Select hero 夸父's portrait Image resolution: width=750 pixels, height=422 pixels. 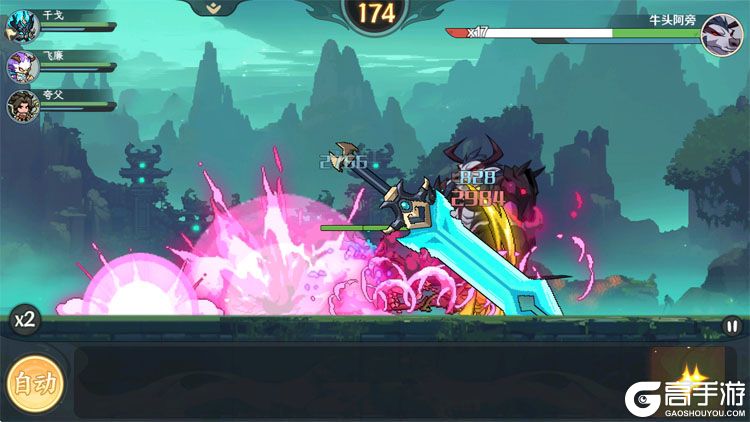pyautogui.click(x=23, y=105)
